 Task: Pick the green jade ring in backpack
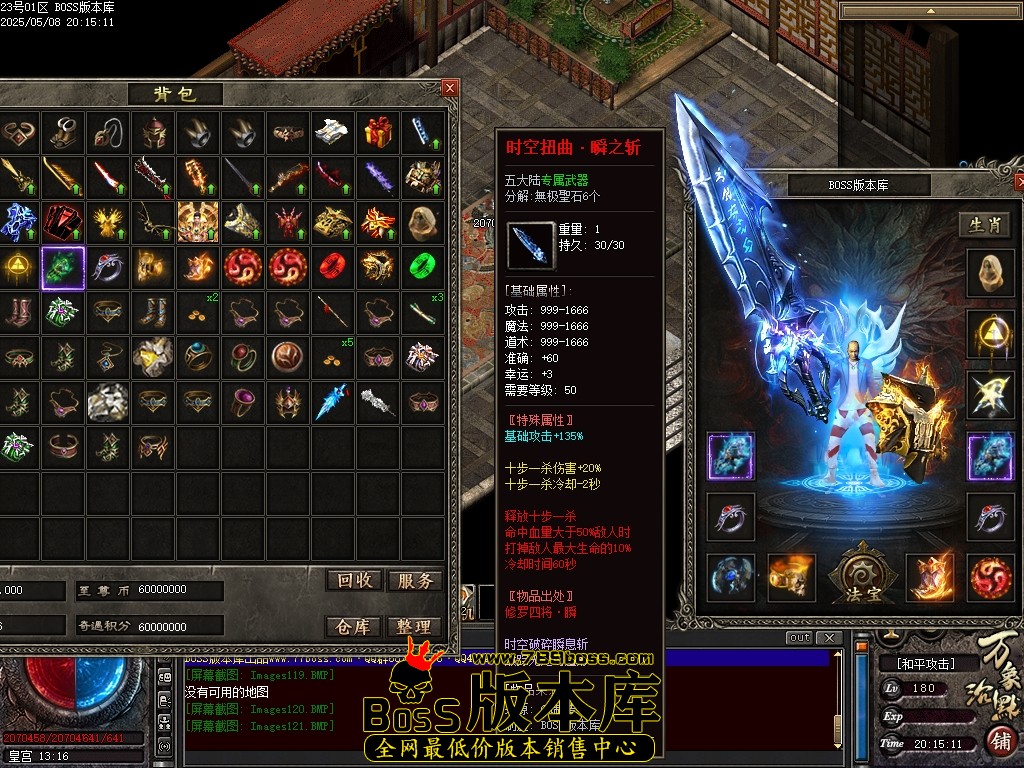(x=423, y=267)
